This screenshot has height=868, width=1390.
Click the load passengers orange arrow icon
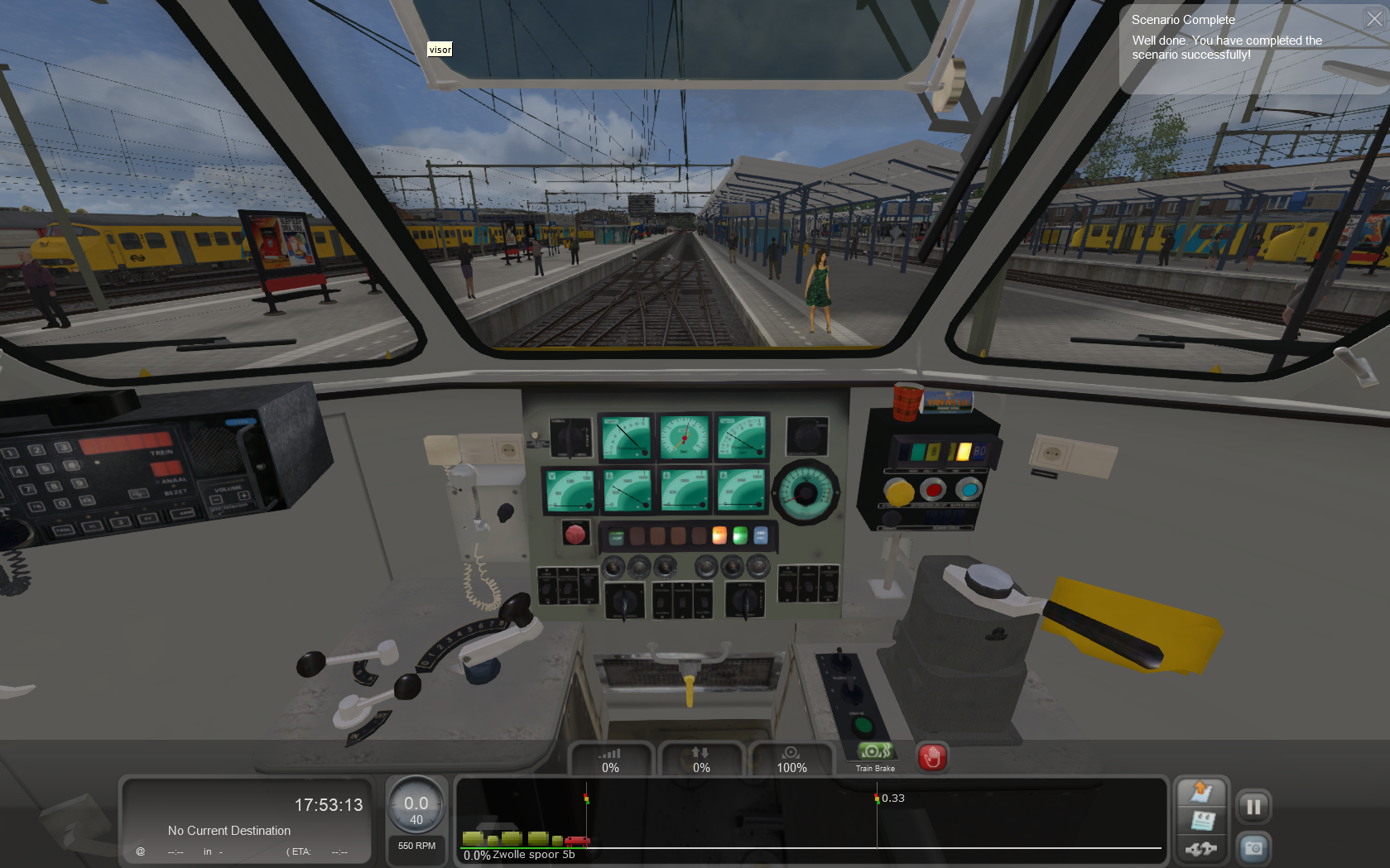(1201, 793)
